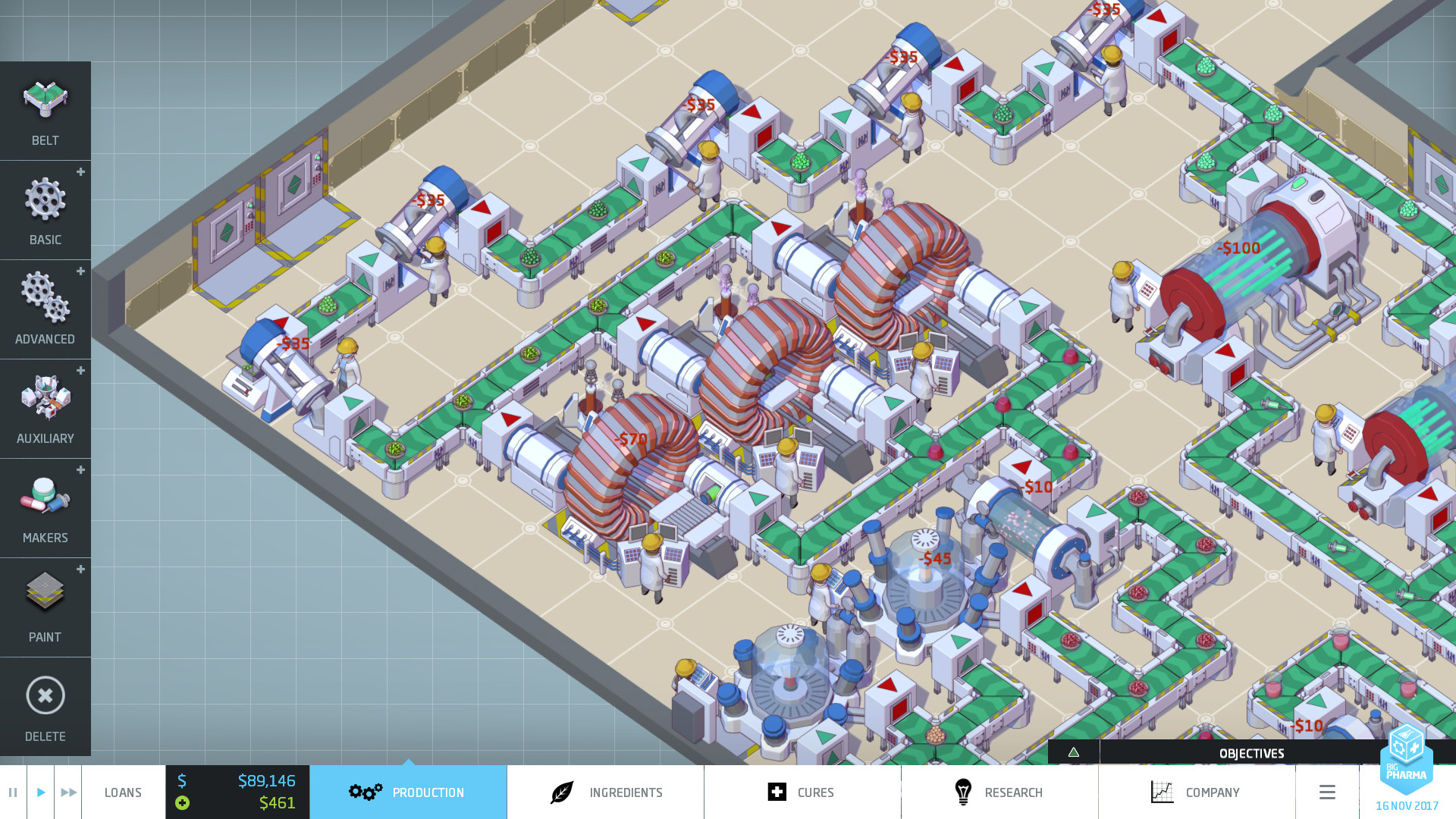Switch to the Ingredients tab
Image resolution: width=1456 pixels, height=819 pixels.
[x=604, y=792]
